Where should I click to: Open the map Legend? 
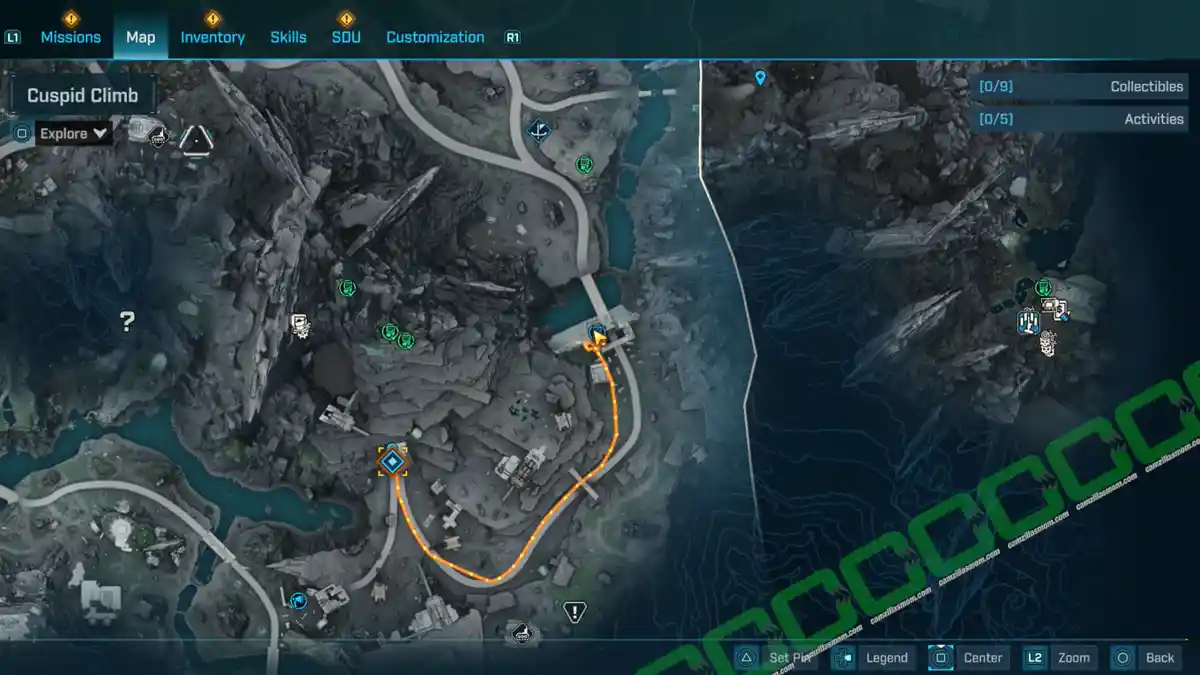872,657
